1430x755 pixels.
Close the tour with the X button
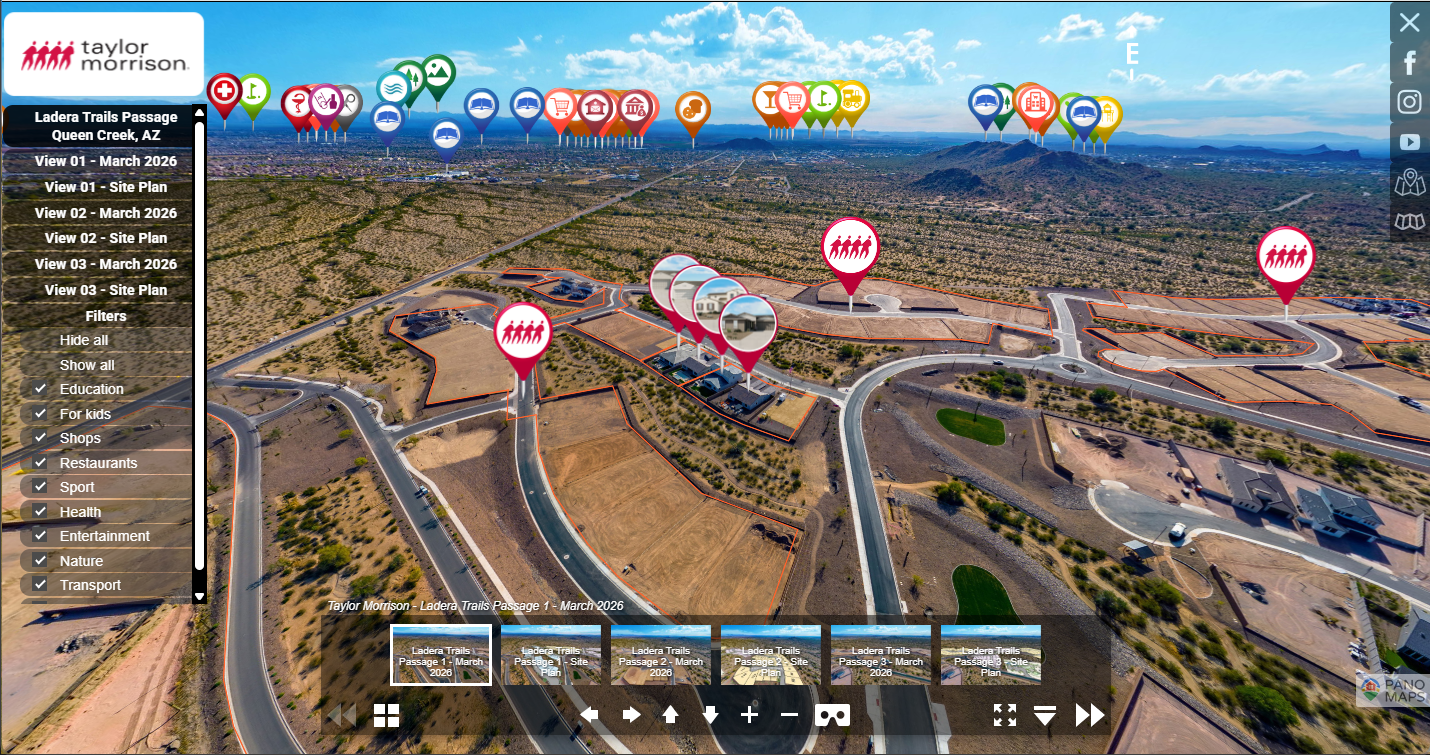point(1409,23)
